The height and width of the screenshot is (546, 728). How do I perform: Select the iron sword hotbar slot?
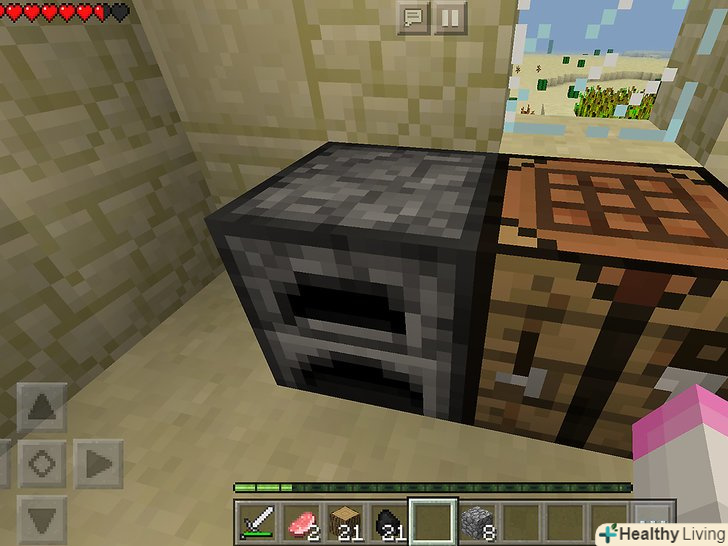pos(254,522)
